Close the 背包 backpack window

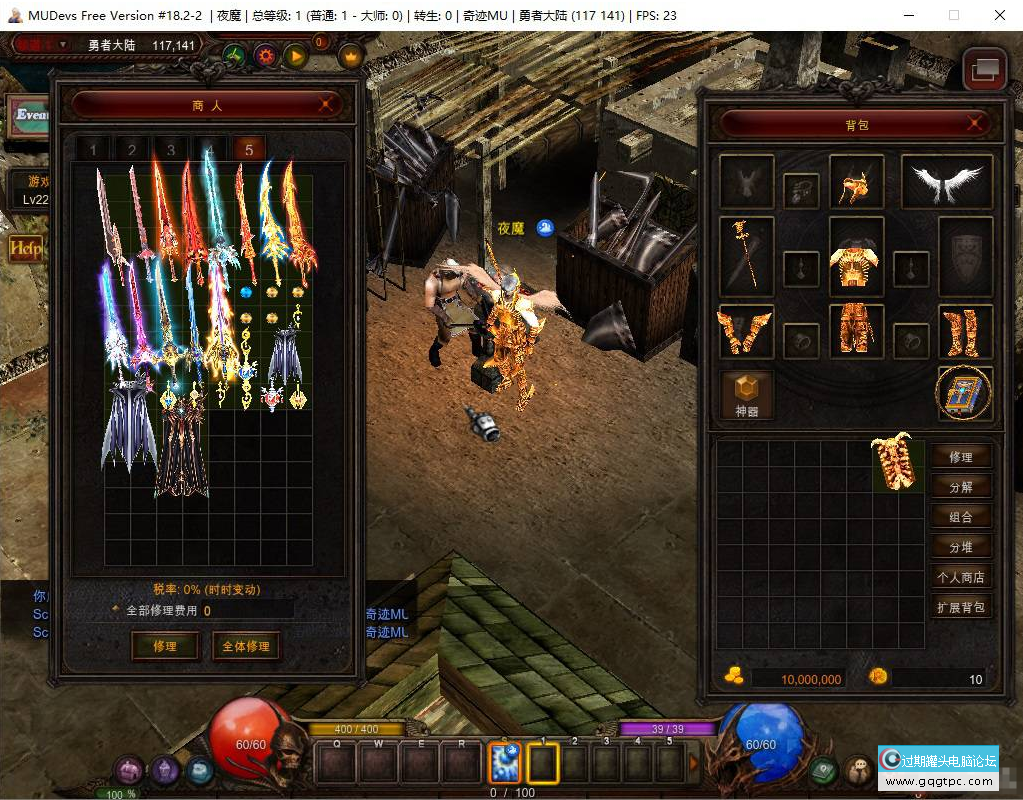pos(975,124)
